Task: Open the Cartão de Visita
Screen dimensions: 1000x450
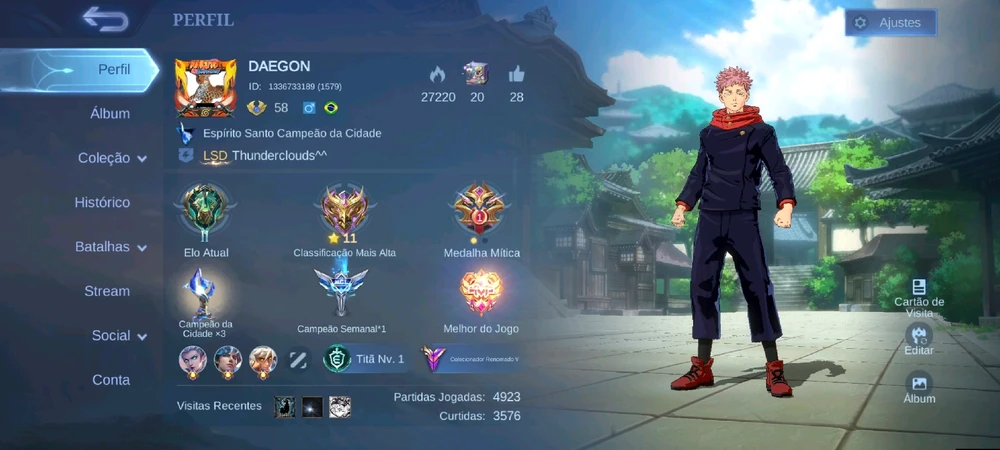Action: tap(918, 296)
